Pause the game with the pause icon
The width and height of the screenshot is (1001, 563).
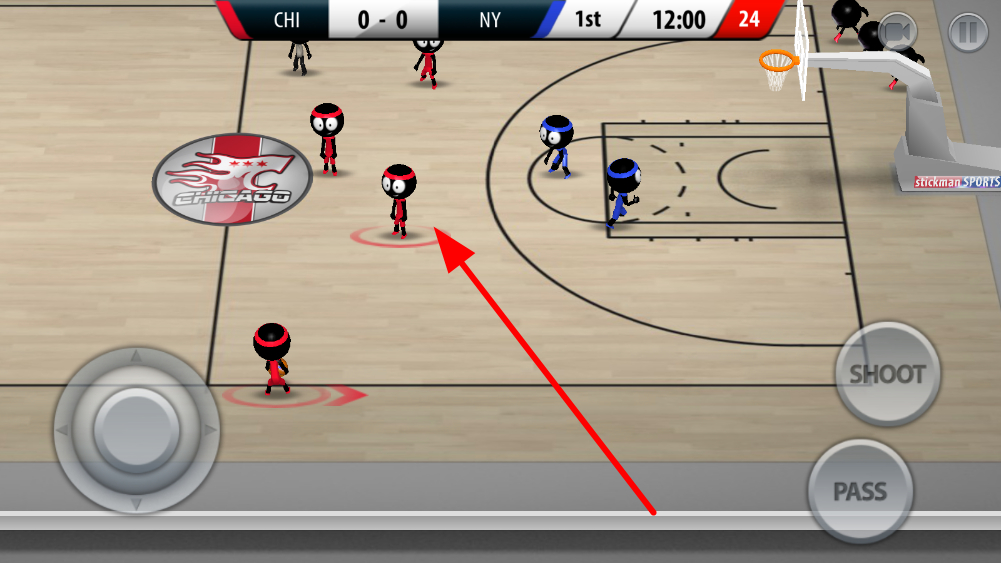[x=967, y=33]
